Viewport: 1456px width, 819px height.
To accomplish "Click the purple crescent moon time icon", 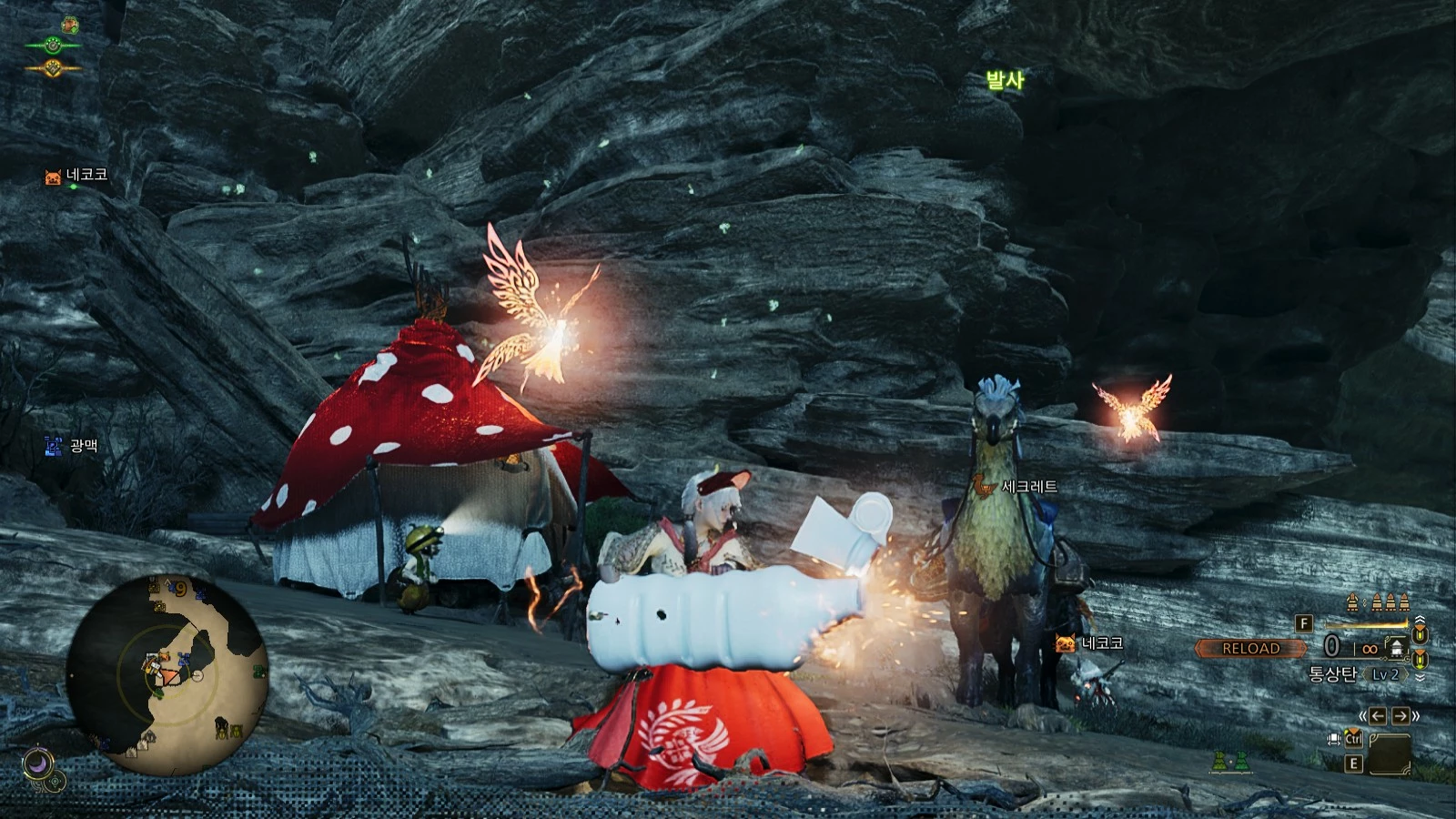I will (38, 762).
